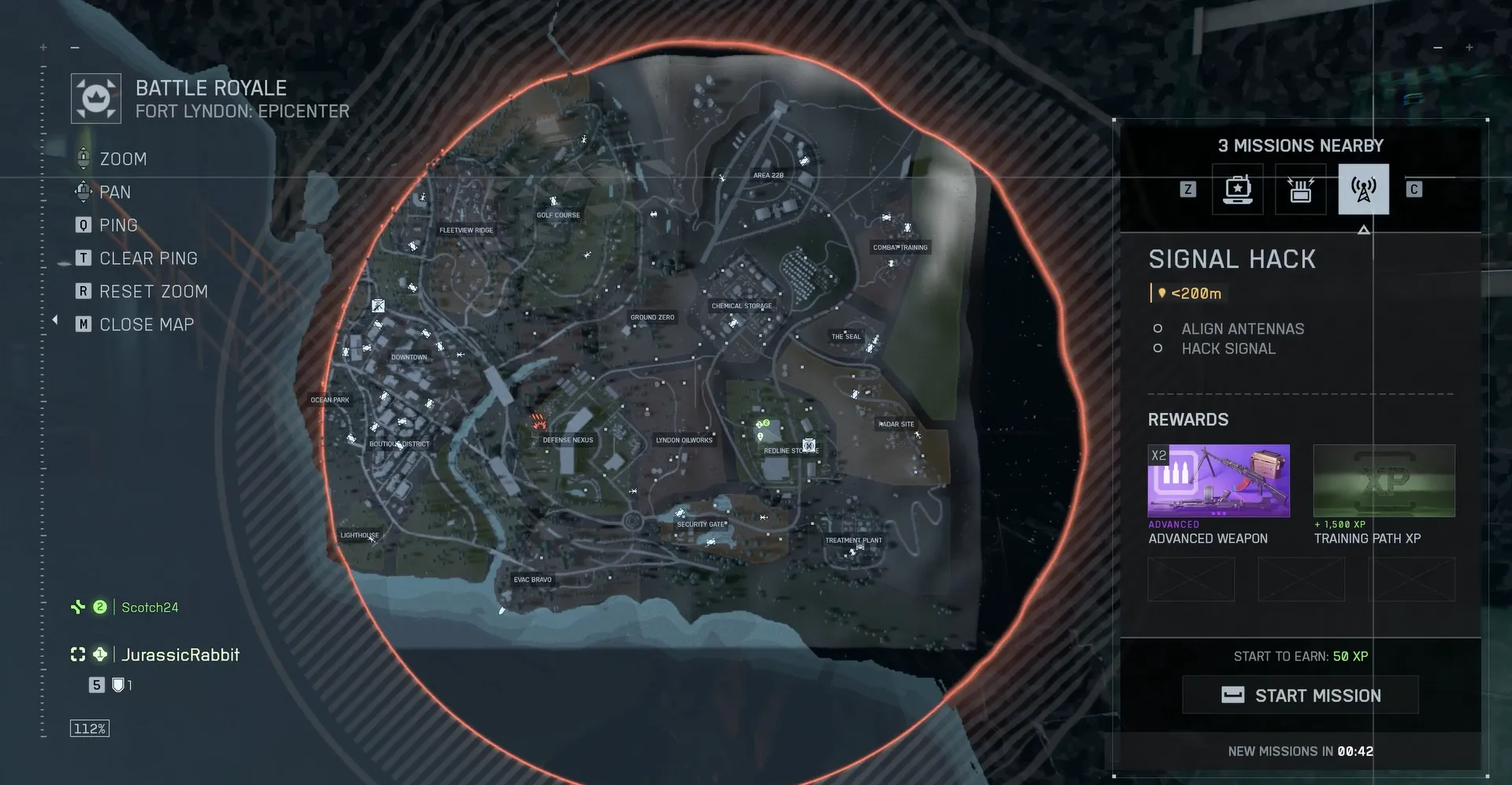Click the Clear Ping keybind icon labeled T
The height and width of the screenshot is (785, 1512).
(x=83, y=258)
